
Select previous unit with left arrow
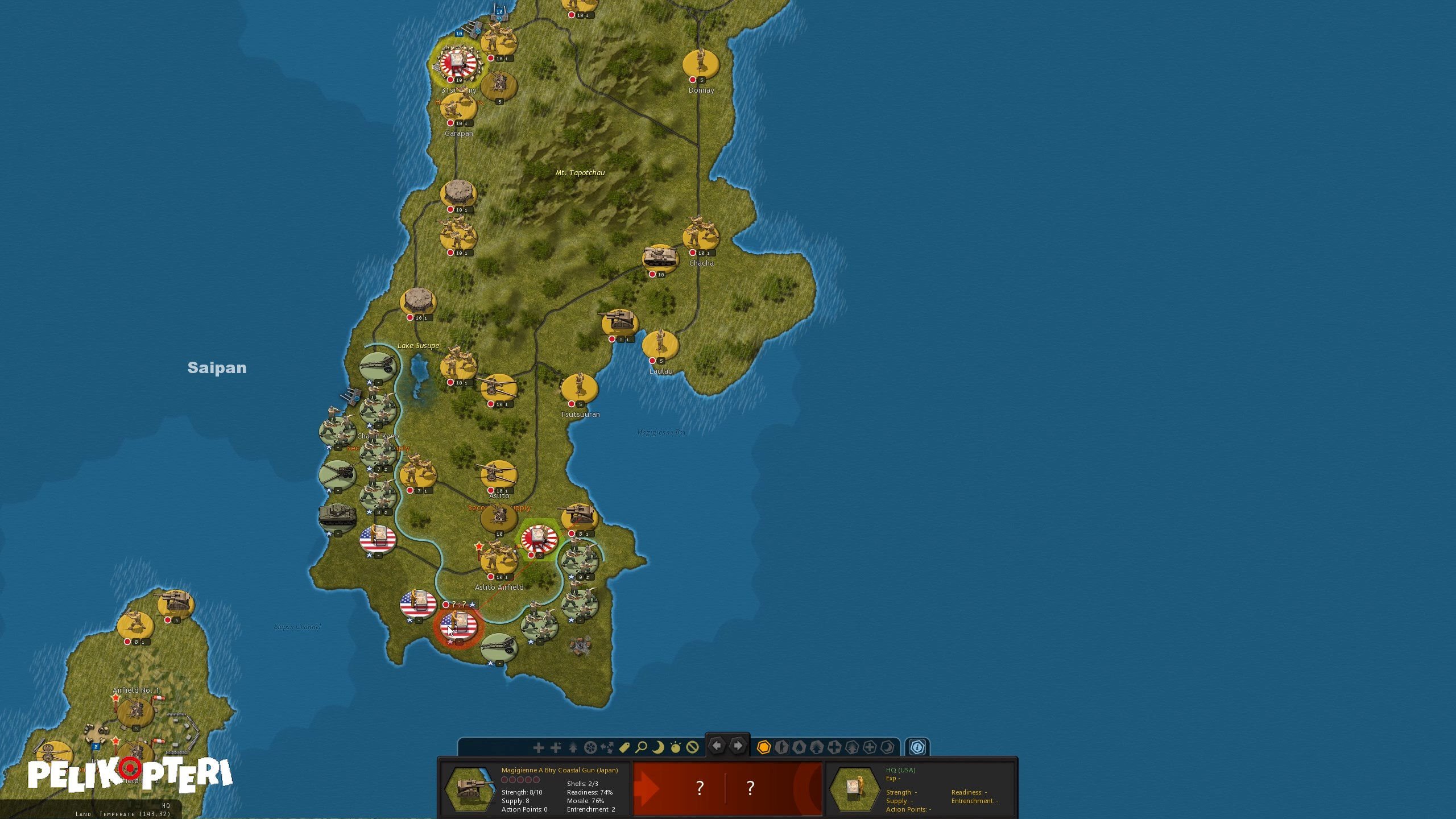point(717,746)
